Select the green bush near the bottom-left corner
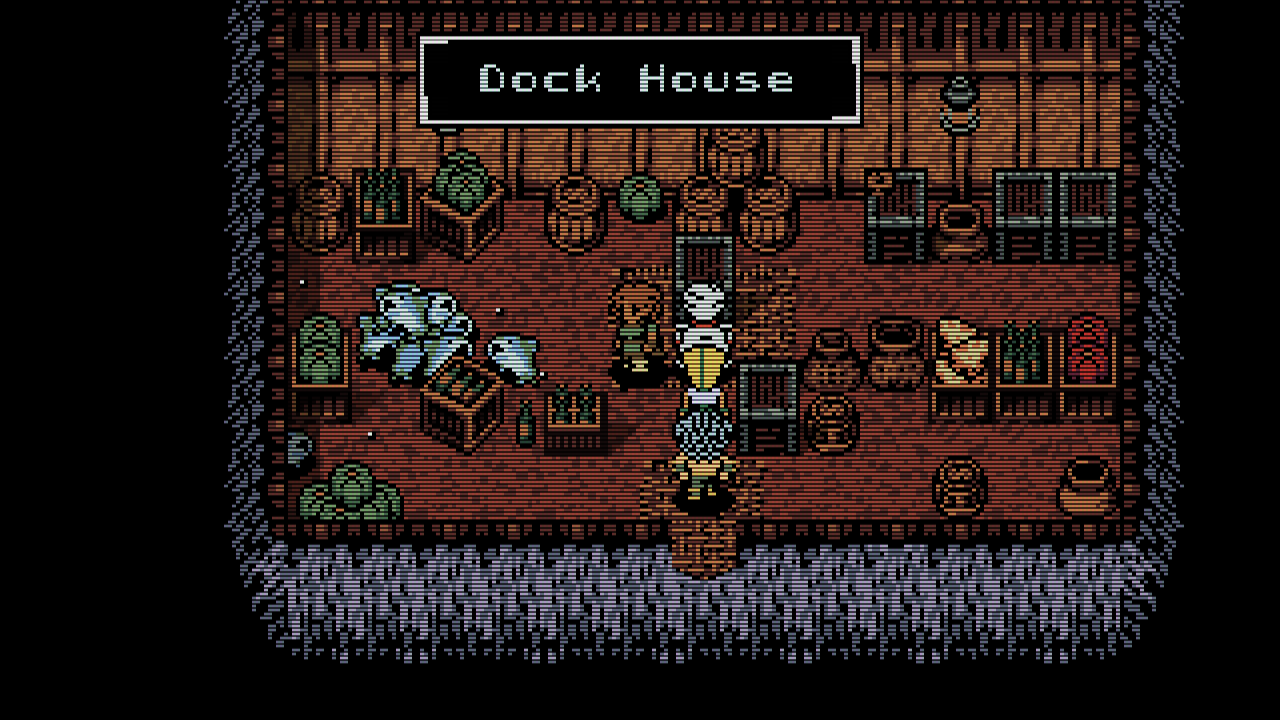This screenshot has height=720, width=1280. pos(350,490)
